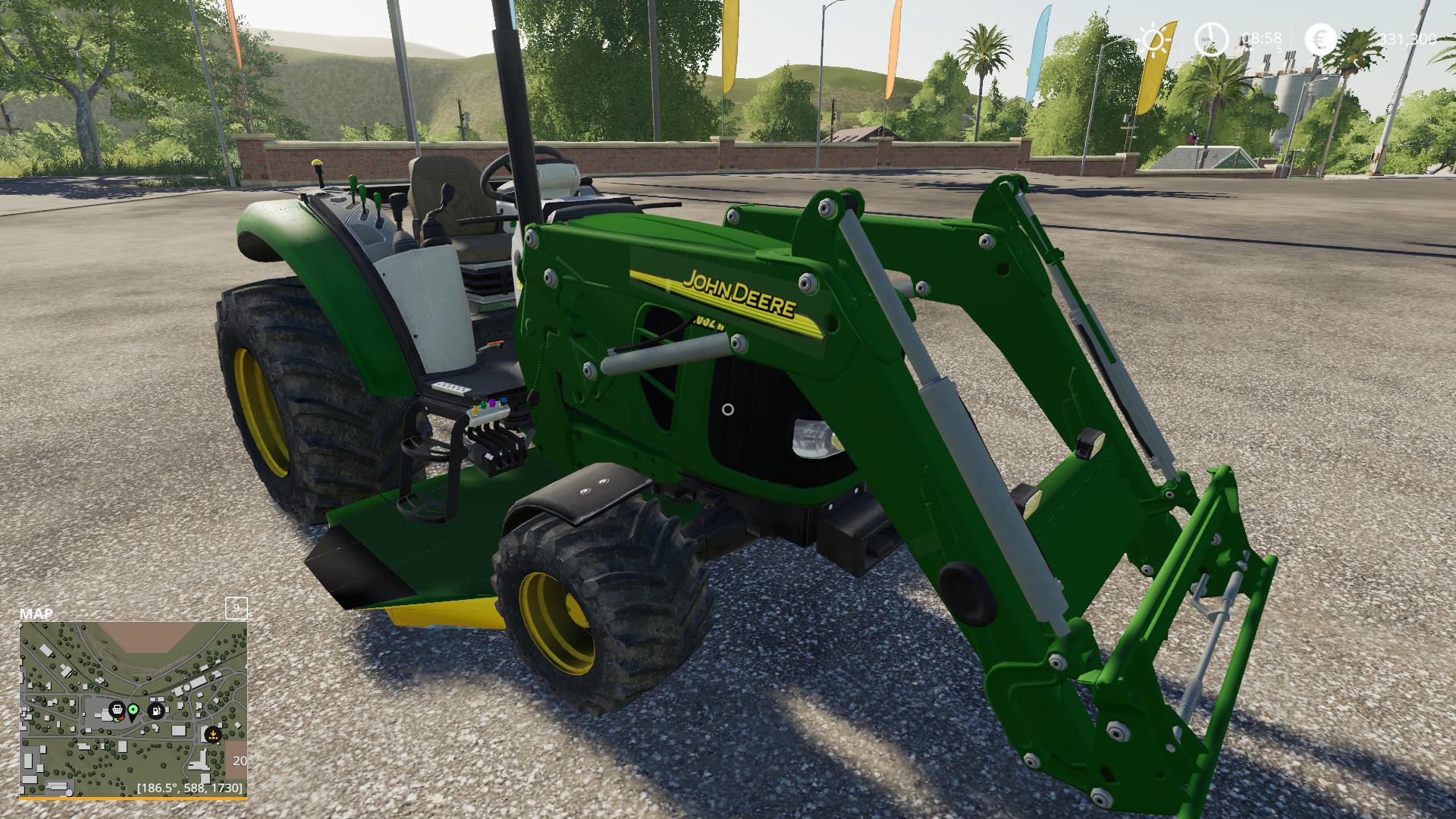Image resolution: width=1456 pixels, height=819 pixels.
Task: Click the clock icon beside the time
Action: (1211, 39)
